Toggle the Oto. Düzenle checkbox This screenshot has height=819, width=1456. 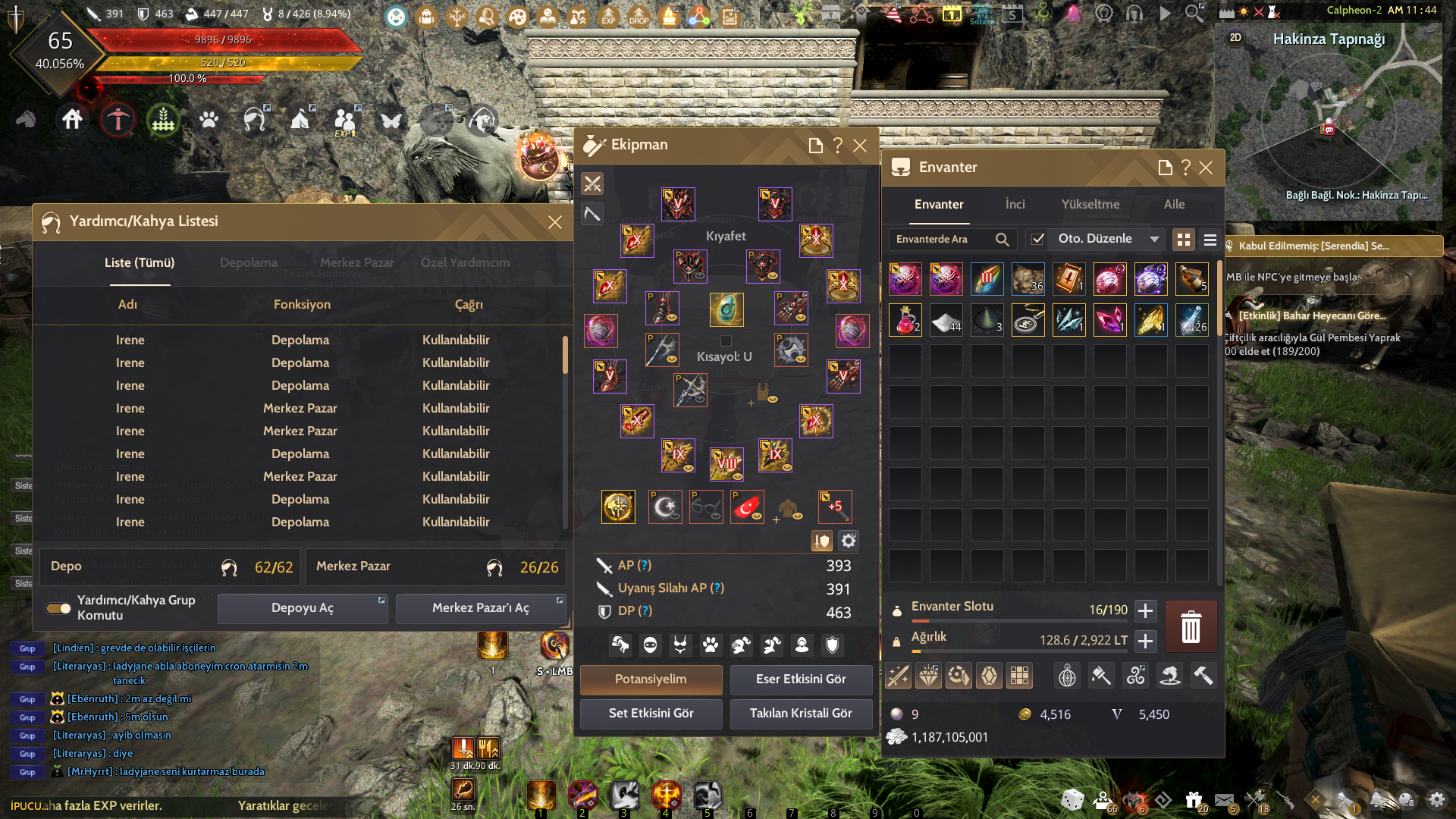pos(1037,240)
